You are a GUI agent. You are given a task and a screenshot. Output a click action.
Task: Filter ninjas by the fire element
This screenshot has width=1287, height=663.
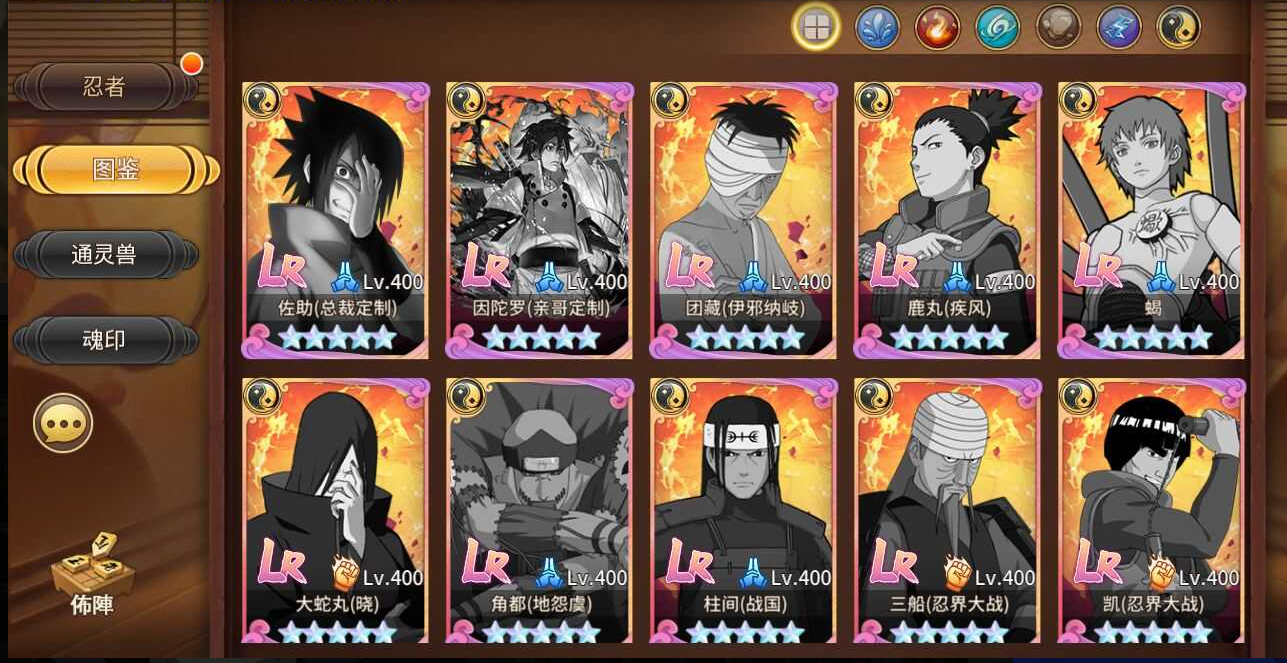click(937, 28)
